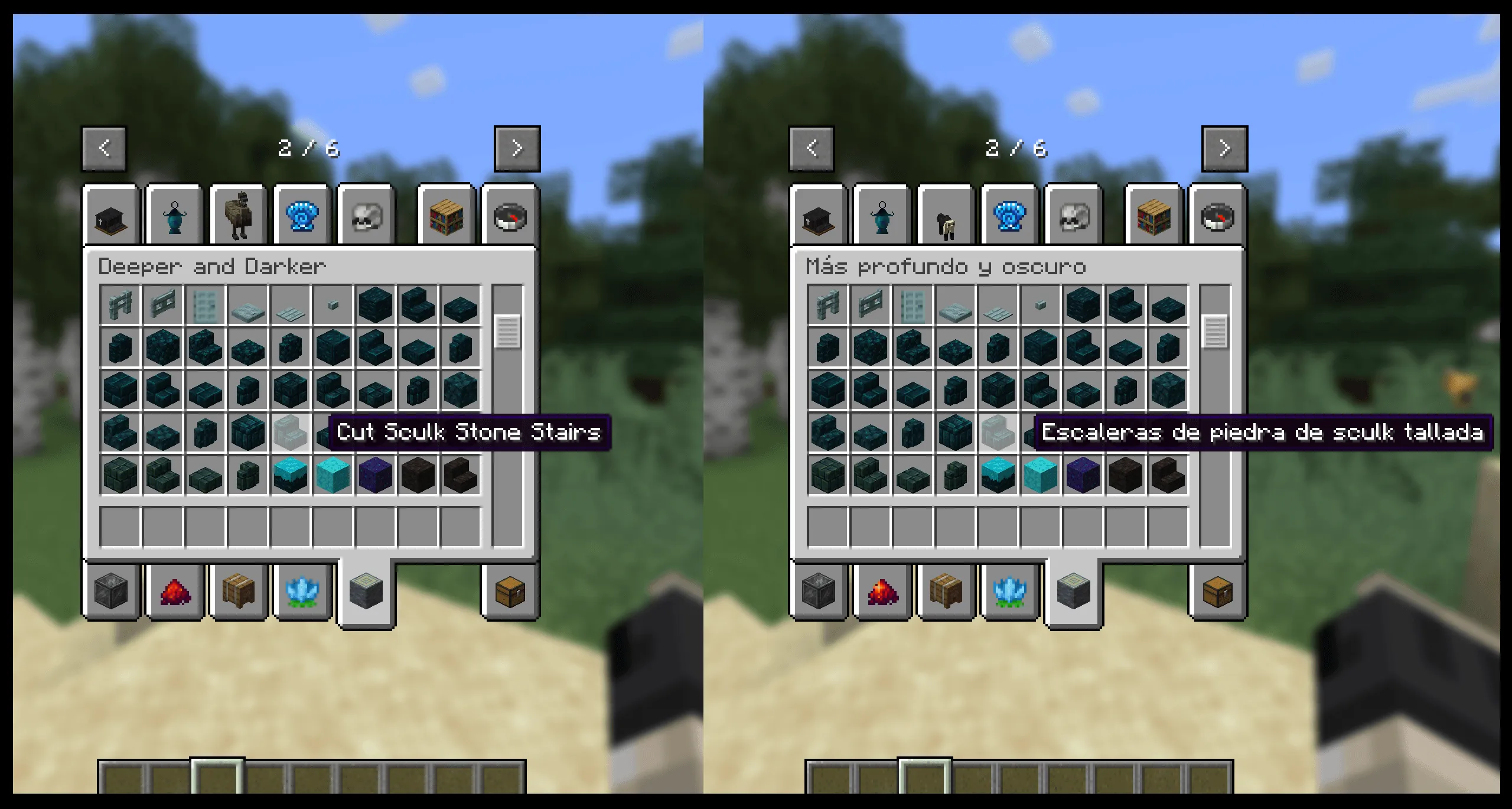This screenshot has width=1512, height=809.
Task: Select the warden skull tab
Action: pyautogui.click(x=366, y=216)
